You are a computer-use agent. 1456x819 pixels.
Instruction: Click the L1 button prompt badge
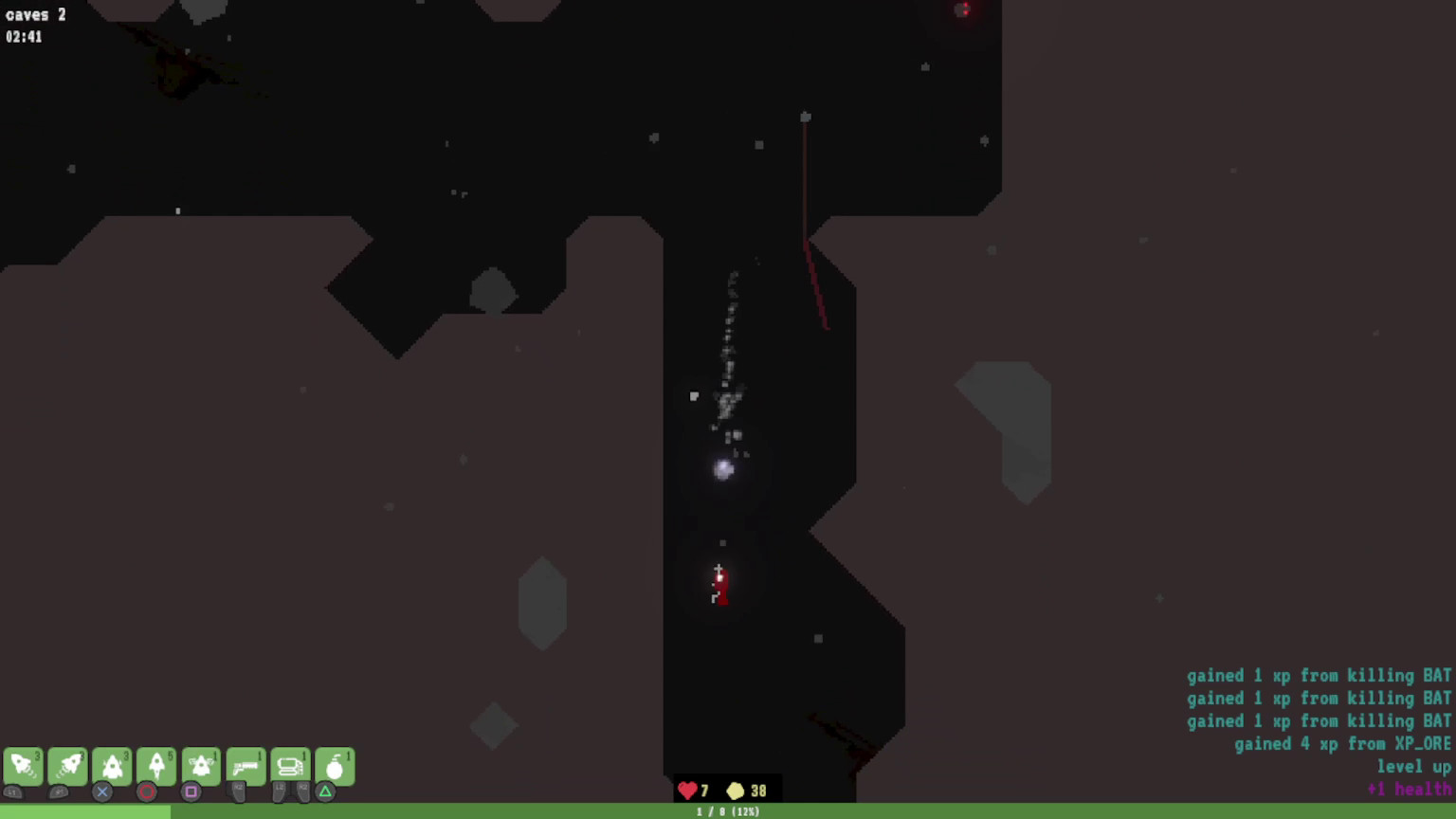[x=13, y=792]
